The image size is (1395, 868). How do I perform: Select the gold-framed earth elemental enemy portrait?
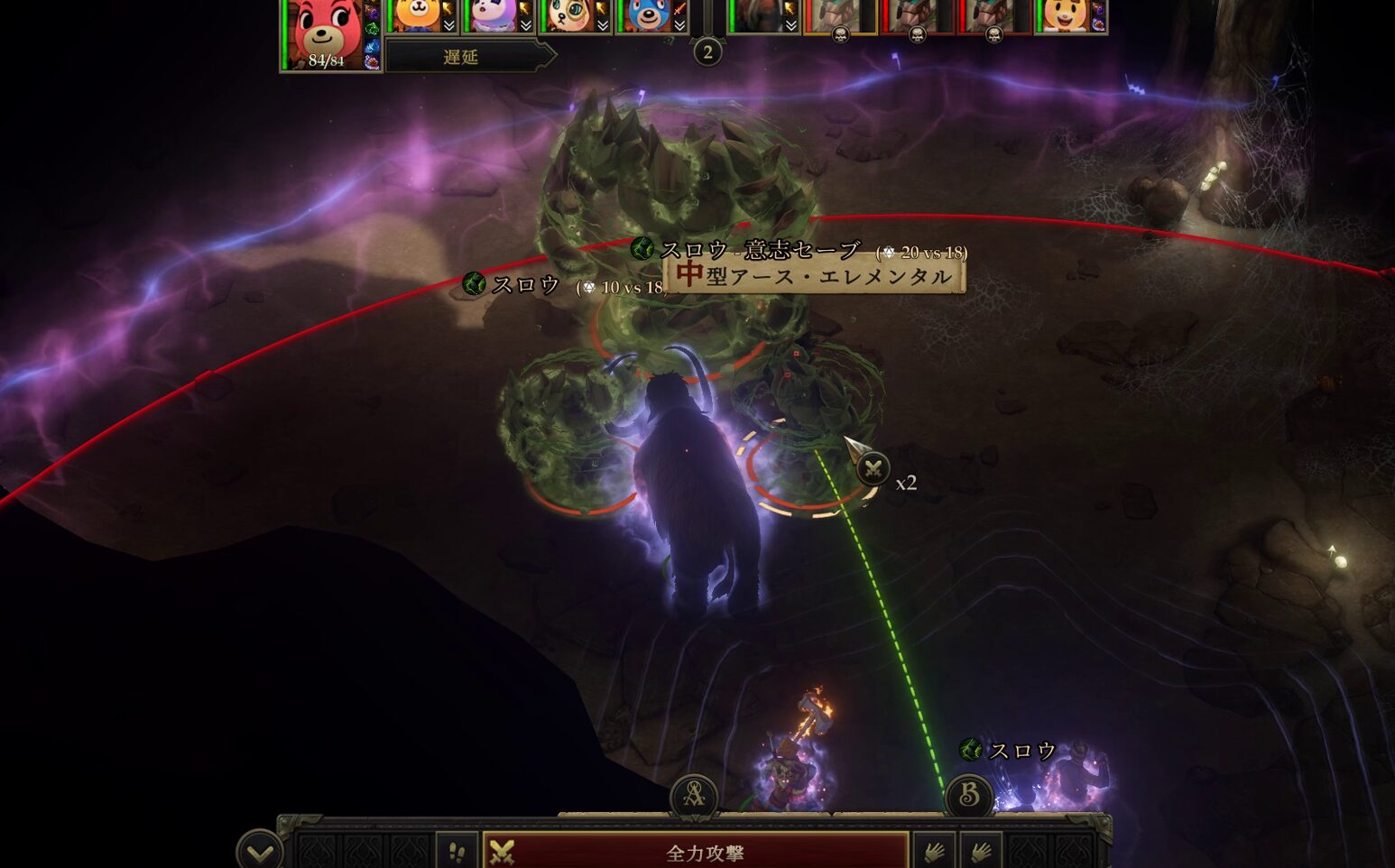(839, 15)
